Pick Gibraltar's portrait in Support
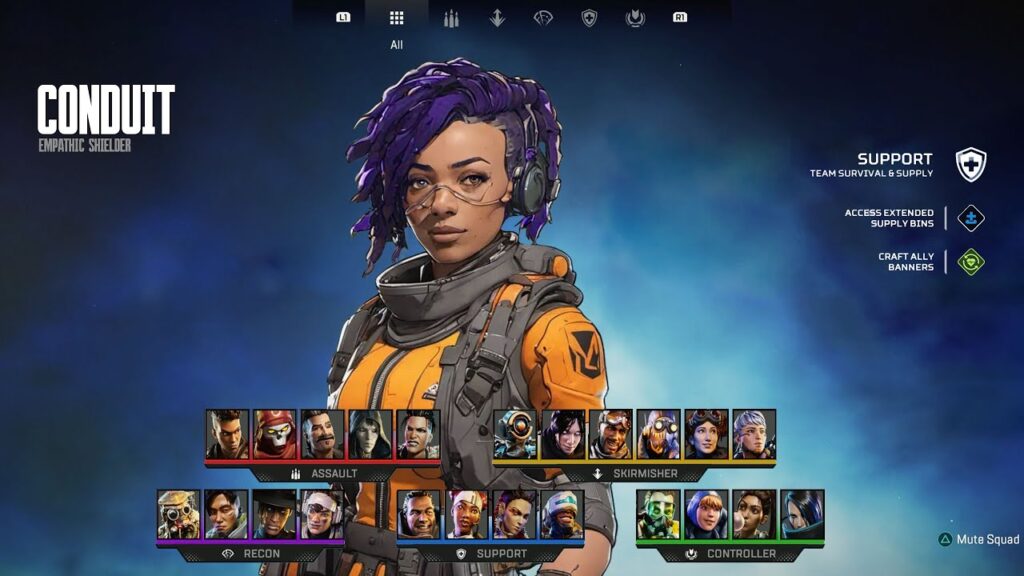The height and width of the screenshot is (576, 1024). point(419,514)
